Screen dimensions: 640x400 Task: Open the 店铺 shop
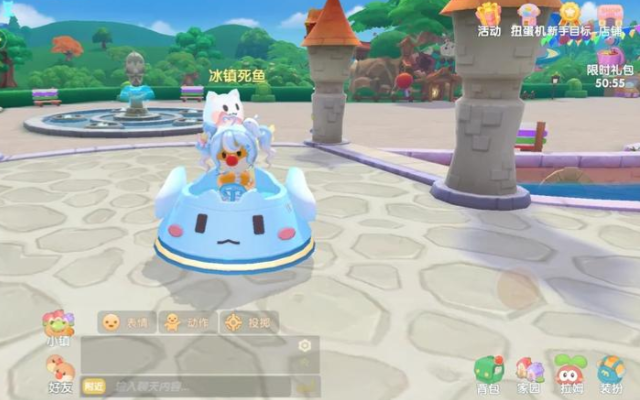coord(609,18)
